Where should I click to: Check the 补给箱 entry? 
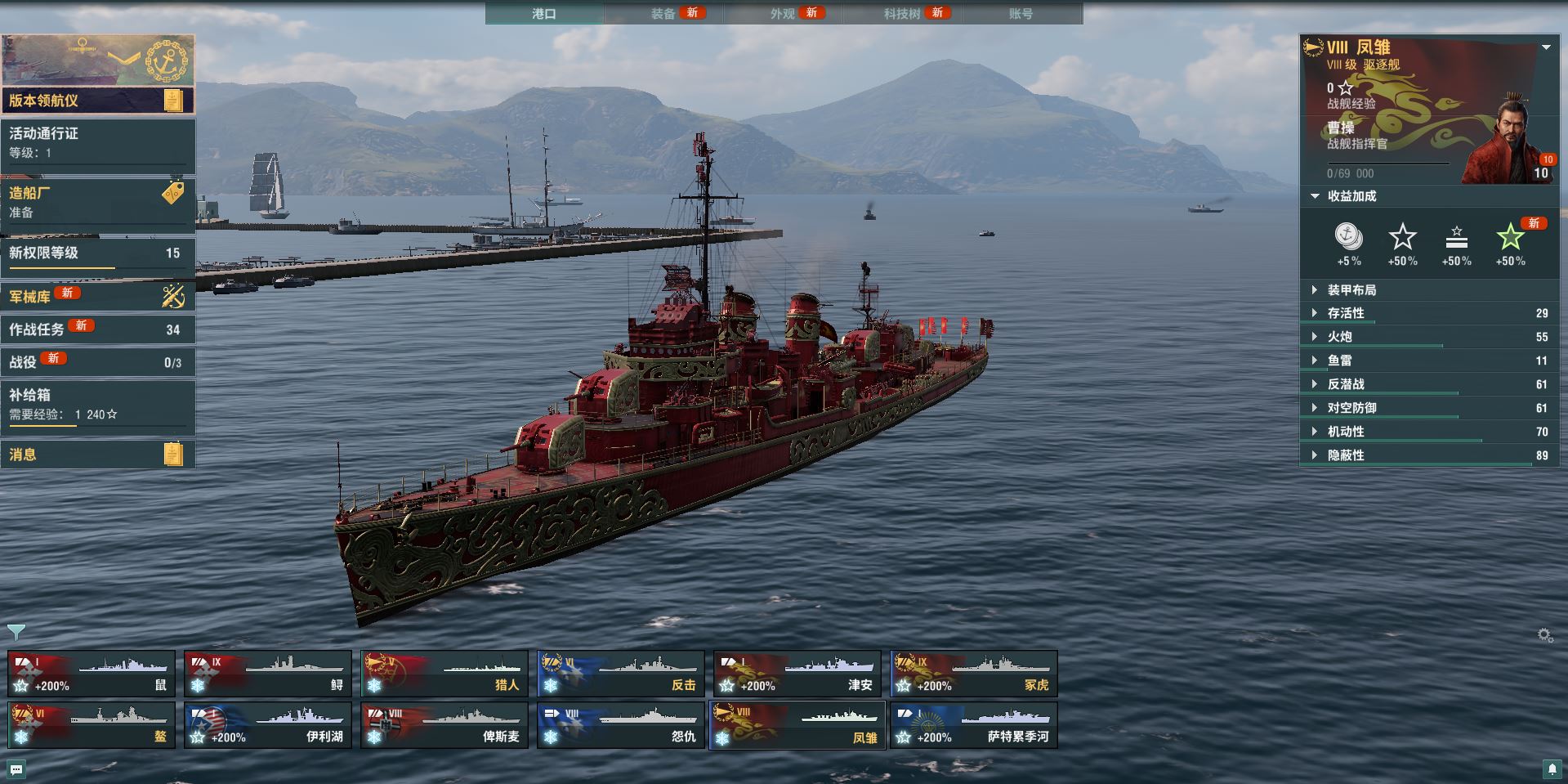(97, 404)
